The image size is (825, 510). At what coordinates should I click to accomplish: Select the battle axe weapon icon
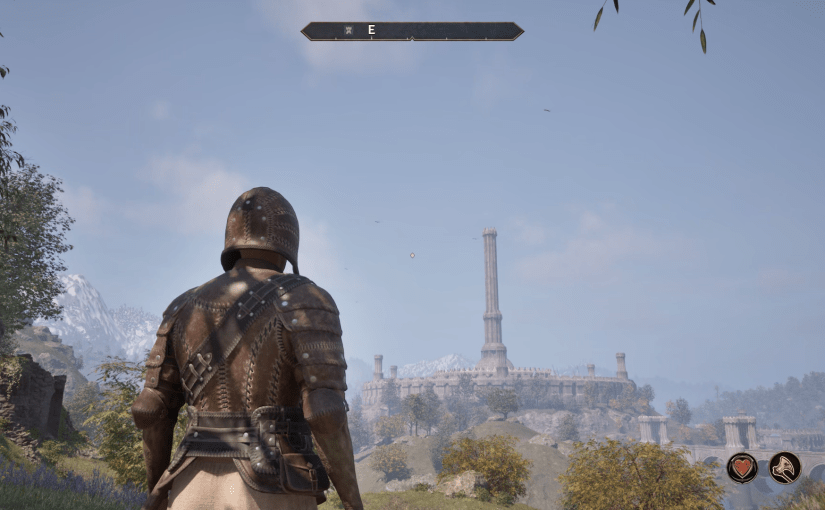coord(785,467)
